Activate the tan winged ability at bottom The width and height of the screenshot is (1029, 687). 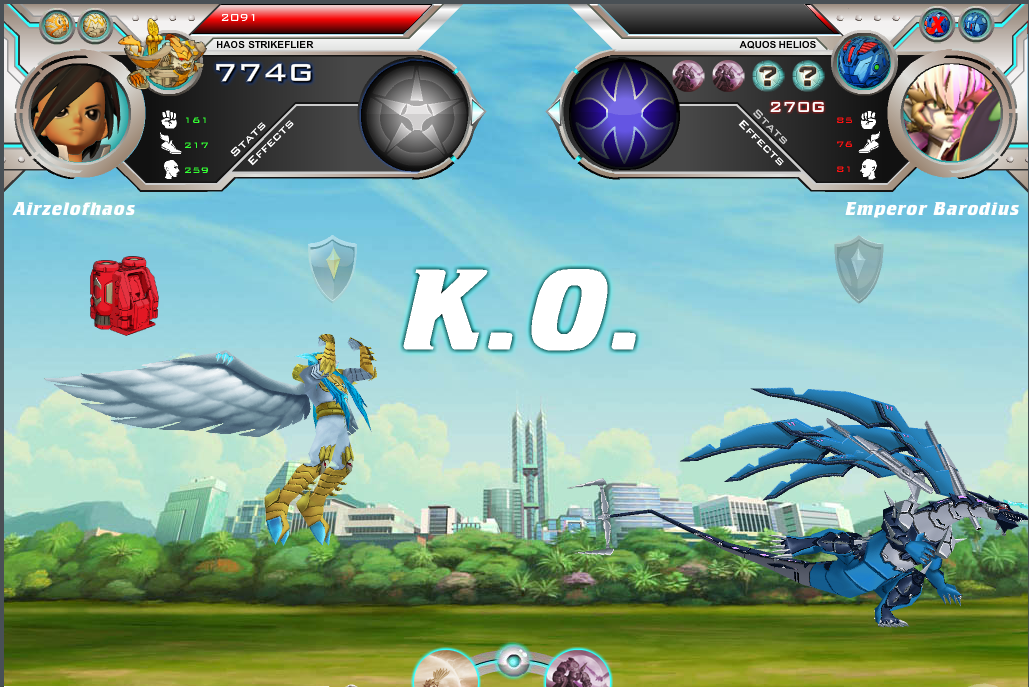tap(444, 670)
